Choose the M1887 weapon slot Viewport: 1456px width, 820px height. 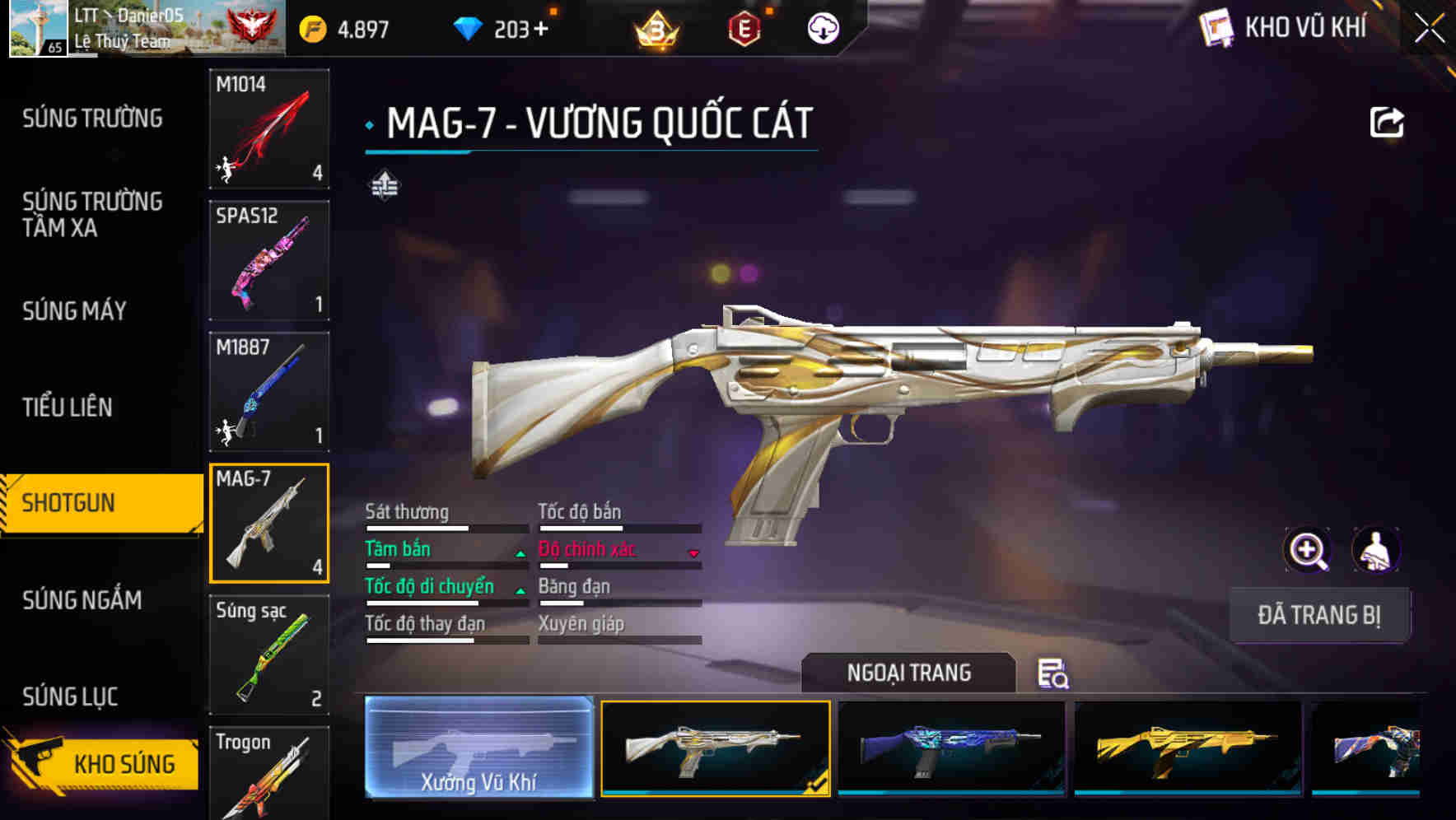click(269, 392)
